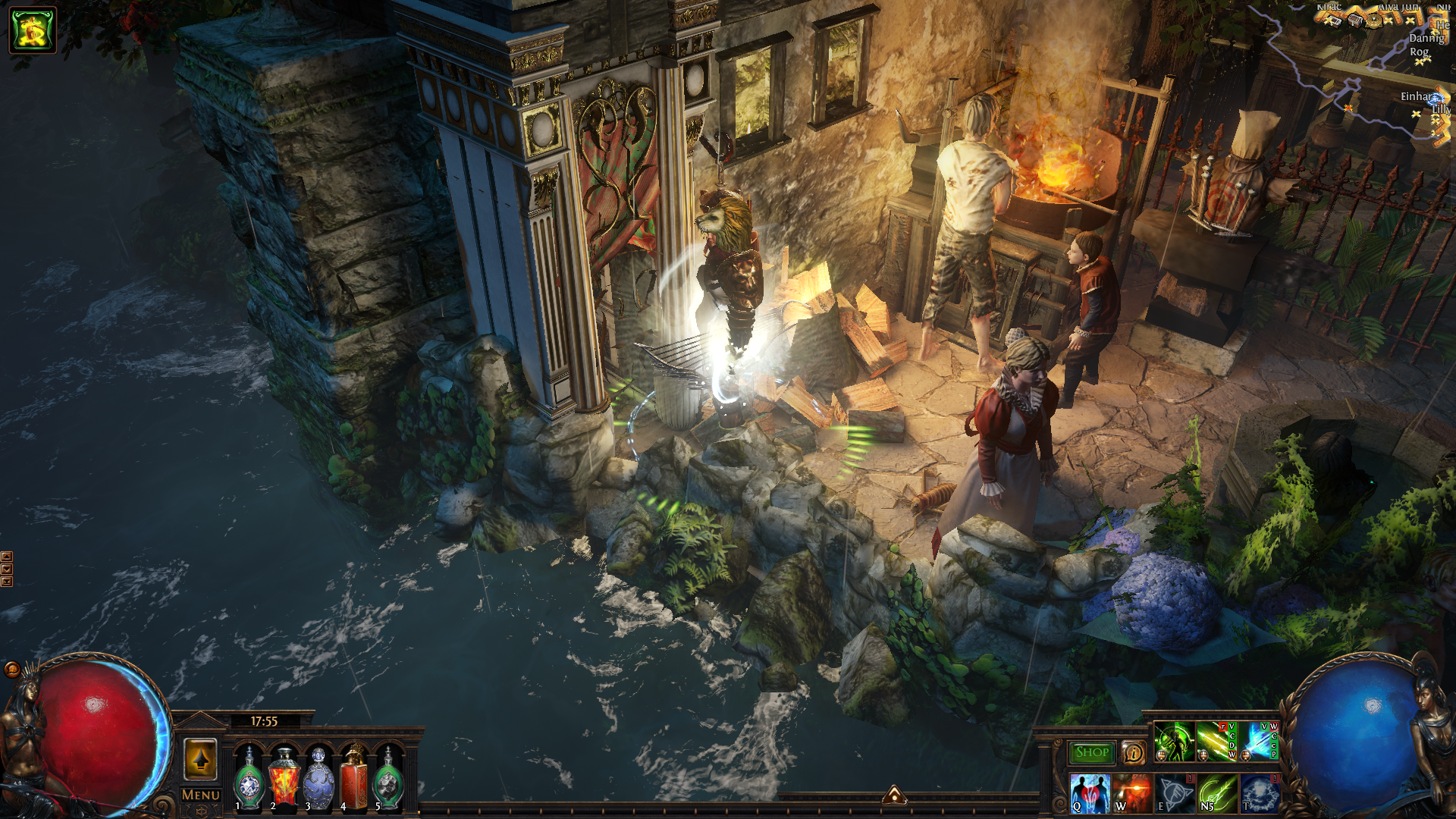Click the orange info speech-bubble icon

point(1133,752)
